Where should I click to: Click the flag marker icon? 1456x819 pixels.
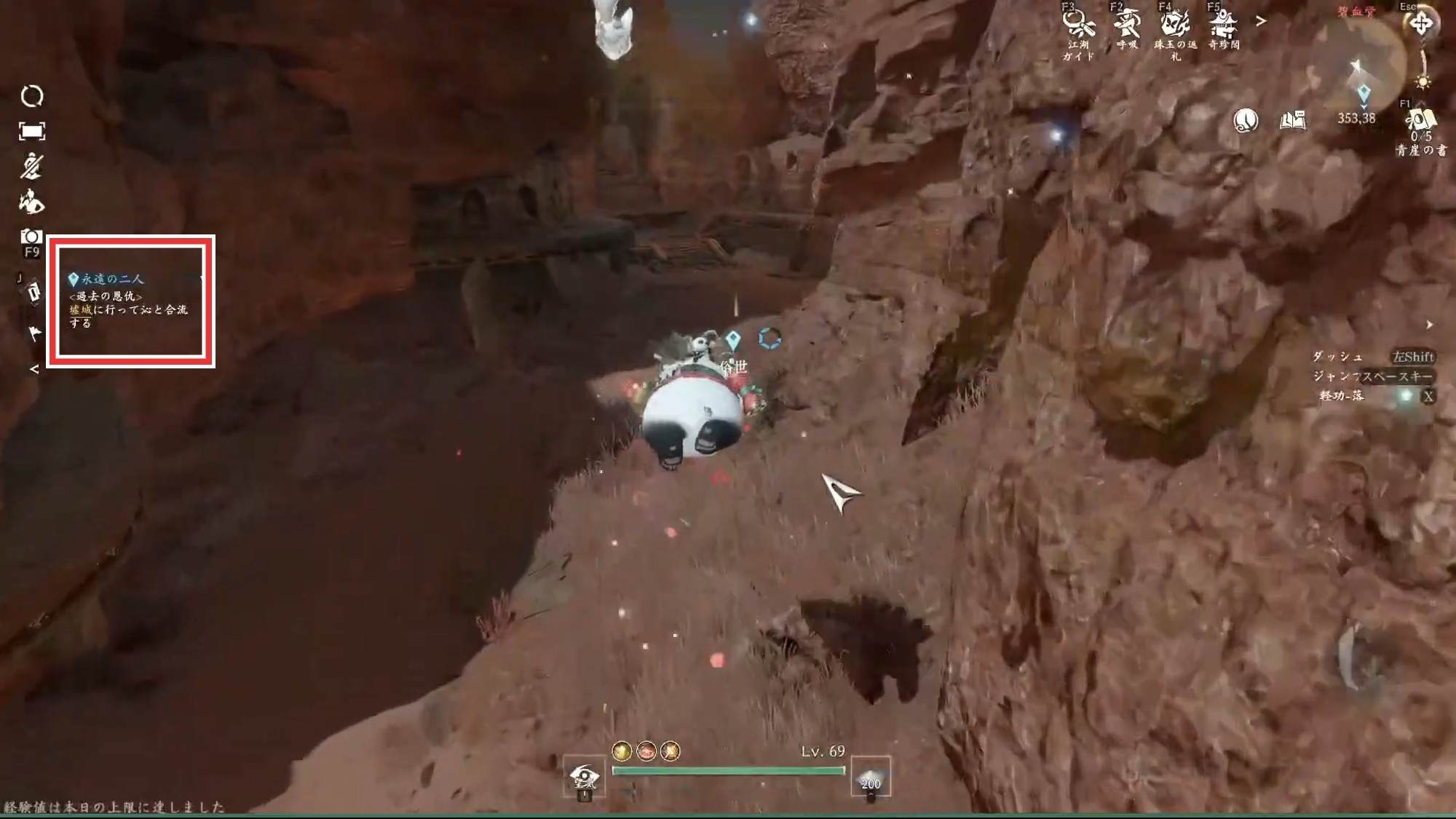pos(34,333)
